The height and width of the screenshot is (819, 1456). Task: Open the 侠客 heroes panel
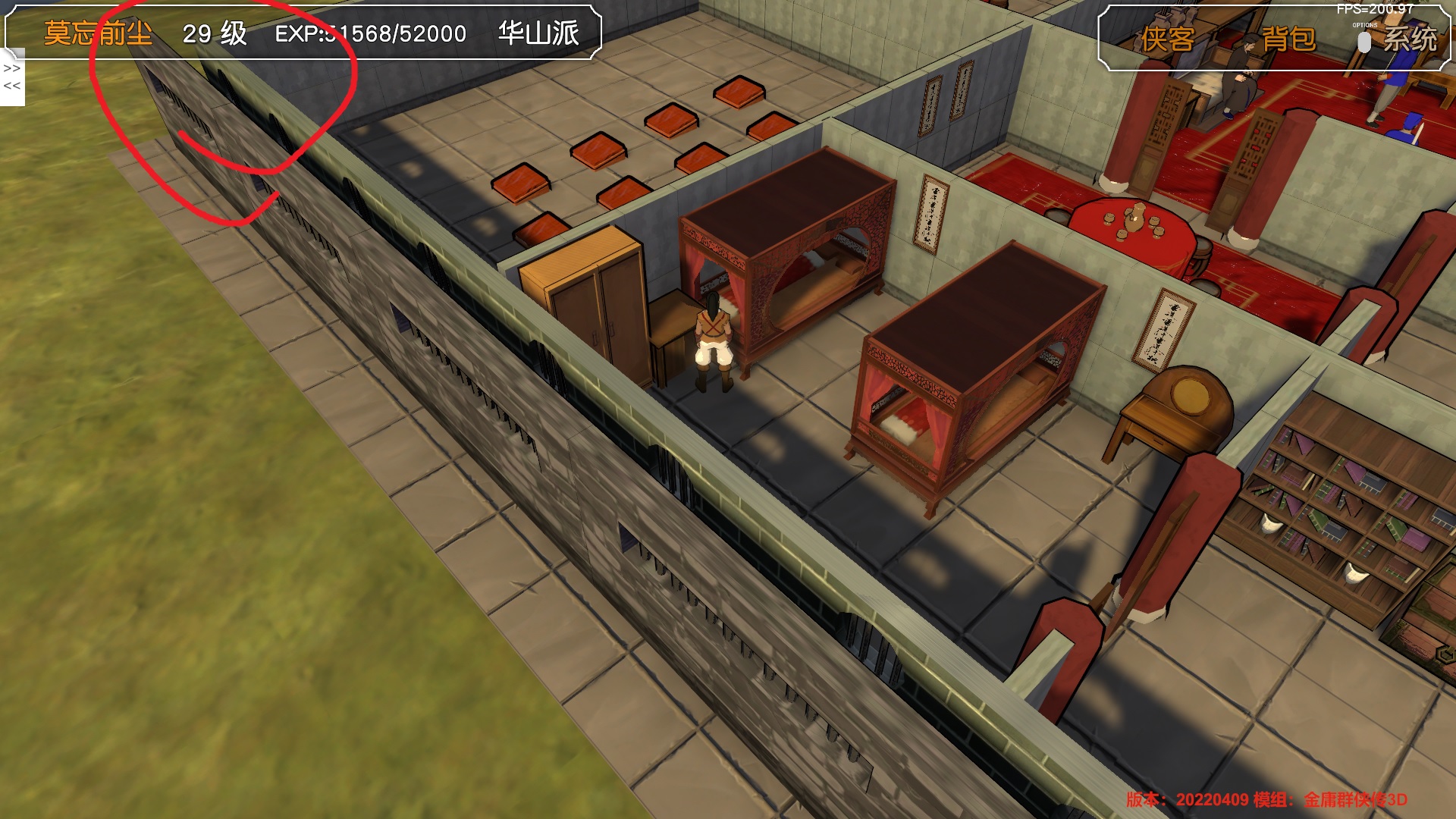coord(1168,39)
